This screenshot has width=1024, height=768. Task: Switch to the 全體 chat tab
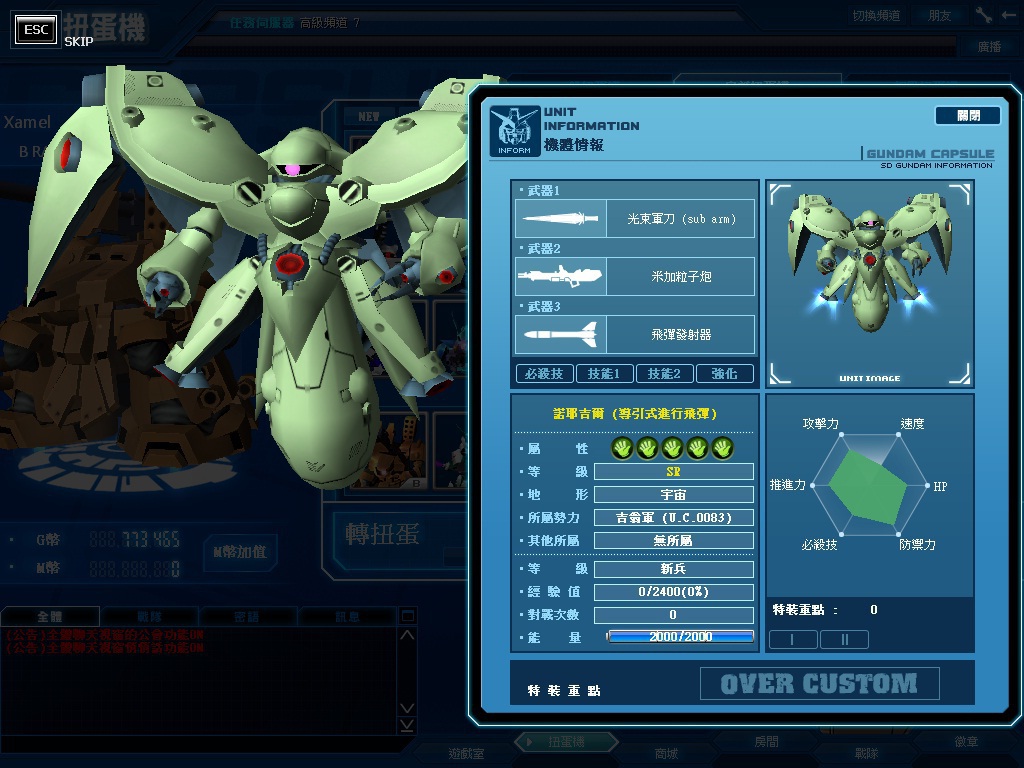49,617
